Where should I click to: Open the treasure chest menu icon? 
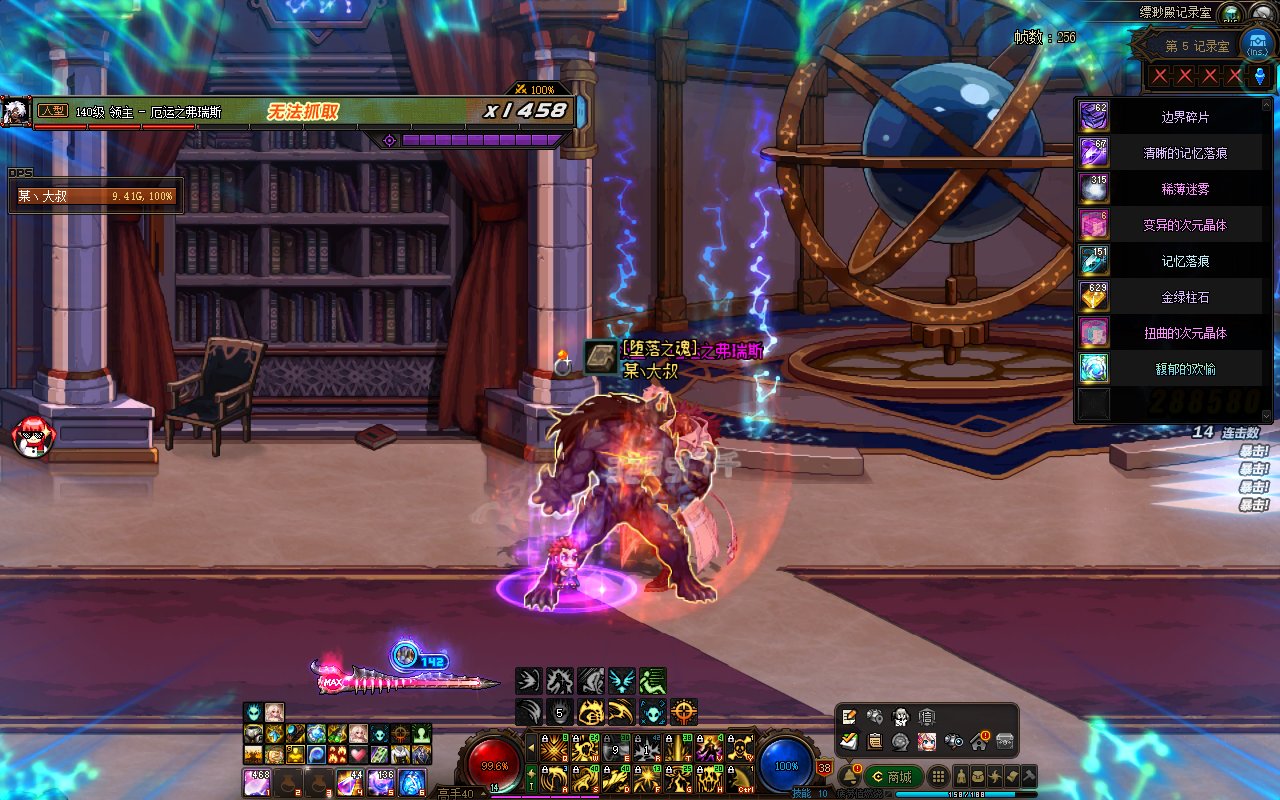(x=1005, y=741)
